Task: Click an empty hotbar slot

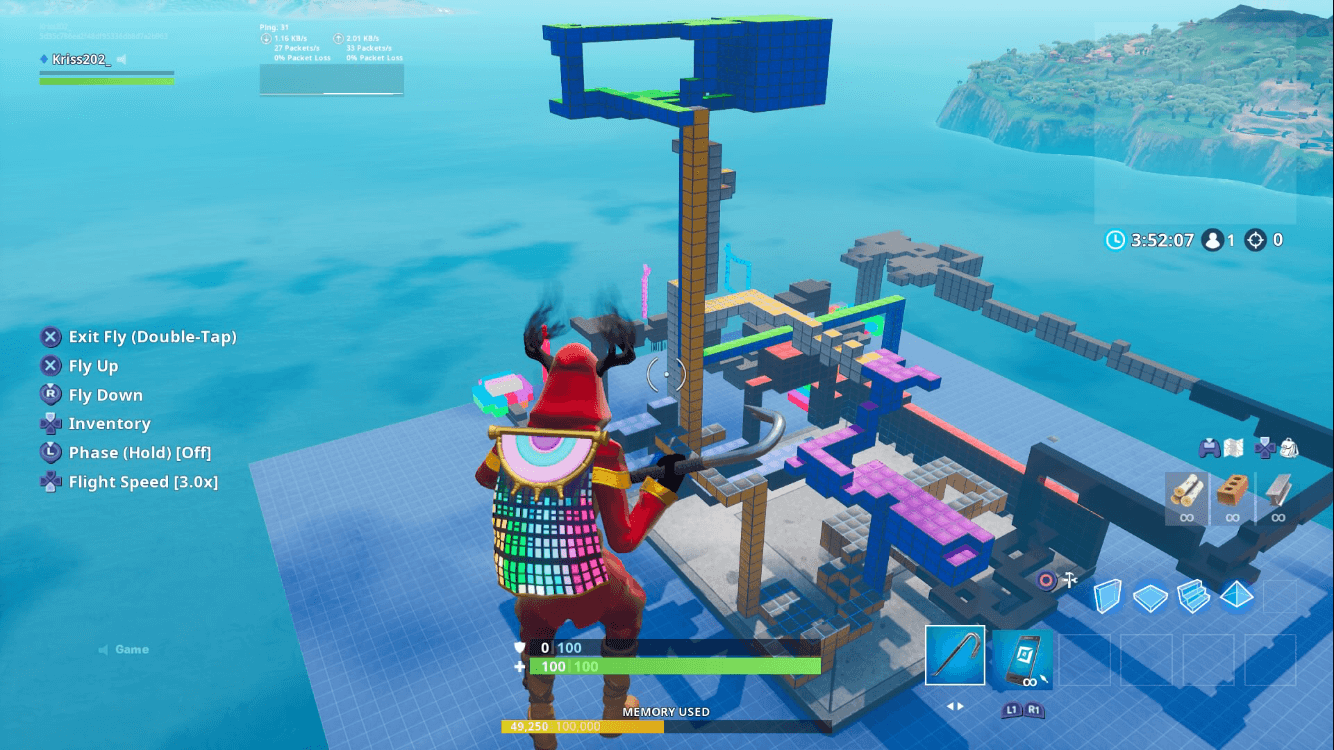Action: coord(1086,657)
